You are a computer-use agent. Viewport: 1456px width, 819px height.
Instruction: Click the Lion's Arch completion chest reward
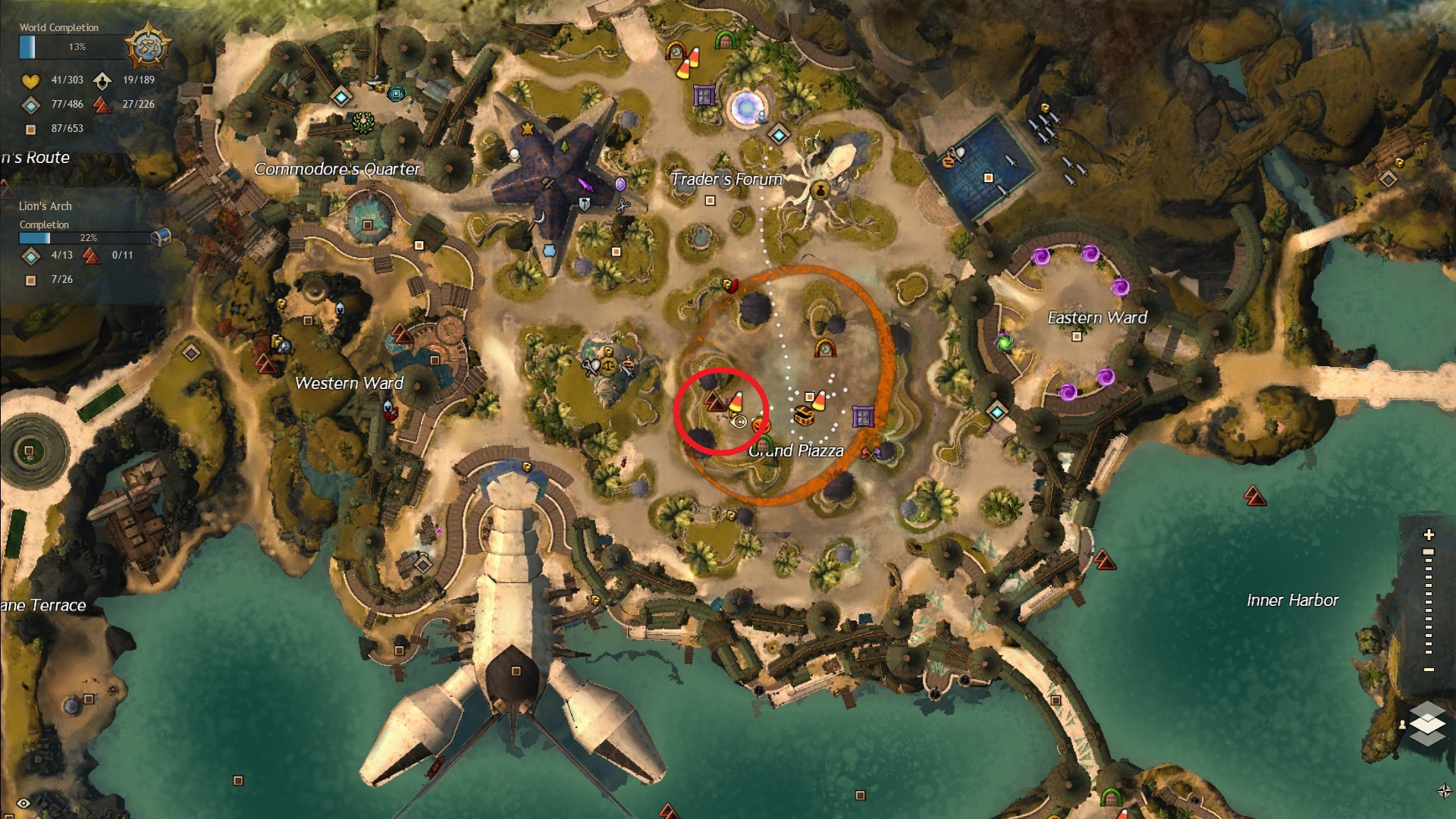pos(159,238)
